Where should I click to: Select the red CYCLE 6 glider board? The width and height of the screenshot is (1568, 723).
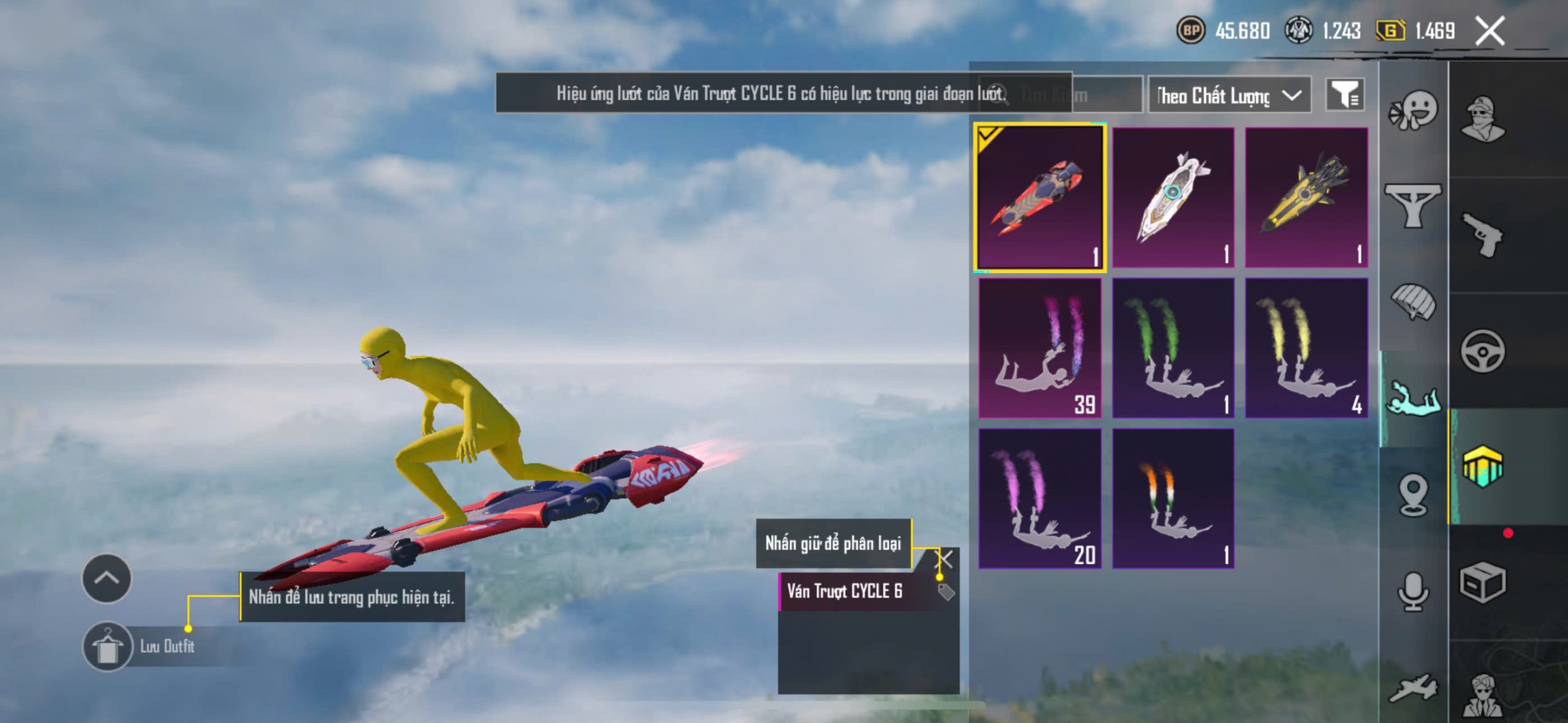pyautogui.click(x=1039, y=197)
